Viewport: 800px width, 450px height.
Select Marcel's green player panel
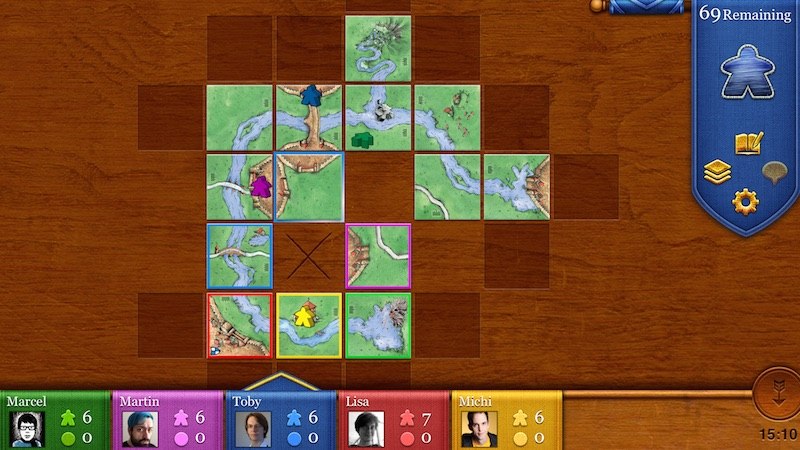(55, 420)
